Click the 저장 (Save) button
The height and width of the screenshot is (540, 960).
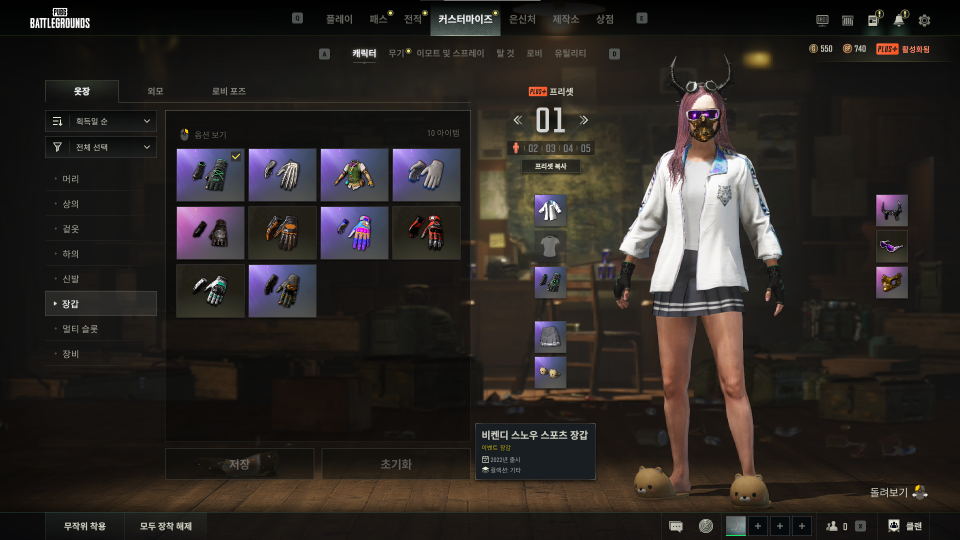point(239,464)
